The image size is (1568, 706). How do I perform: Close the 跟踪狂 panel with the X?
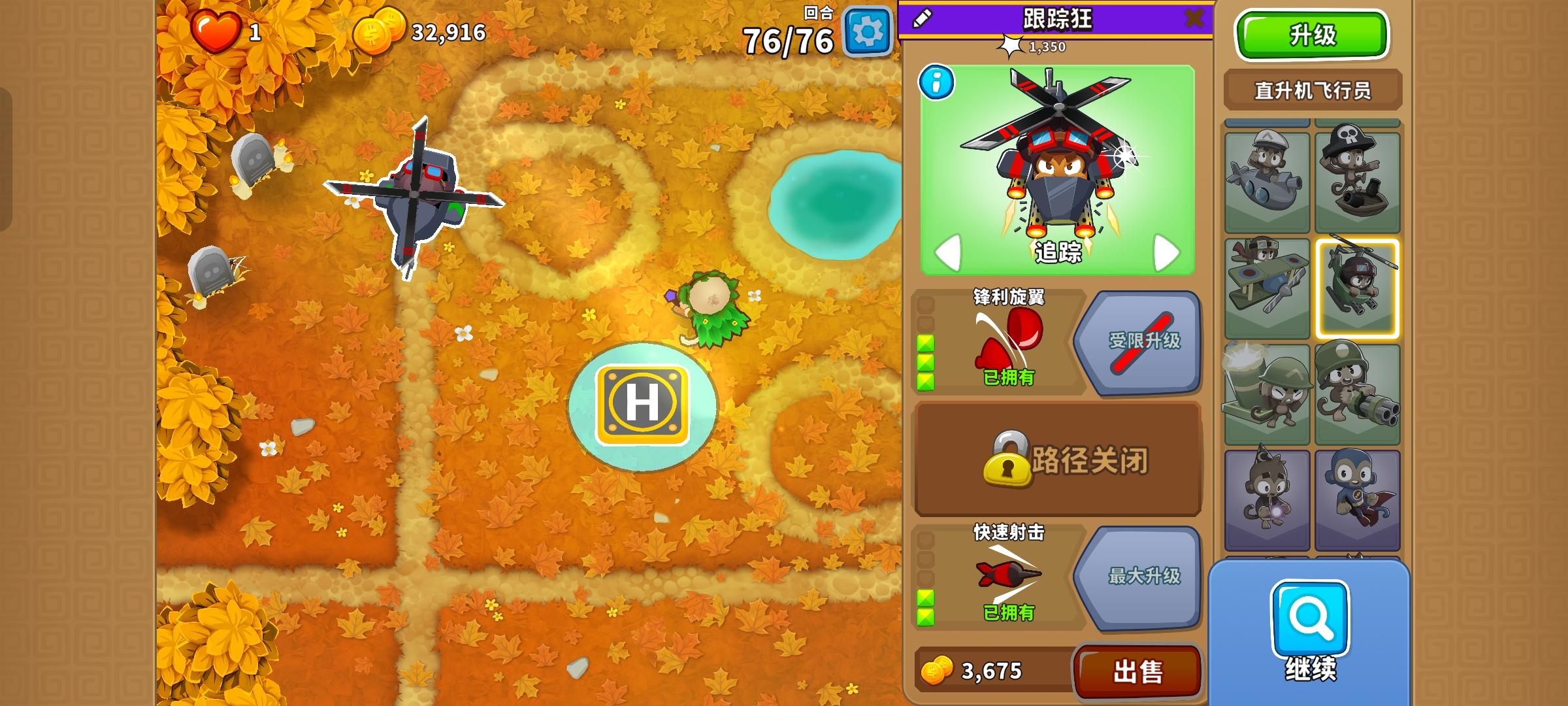pyautogui.click(x=1196, y=18)
